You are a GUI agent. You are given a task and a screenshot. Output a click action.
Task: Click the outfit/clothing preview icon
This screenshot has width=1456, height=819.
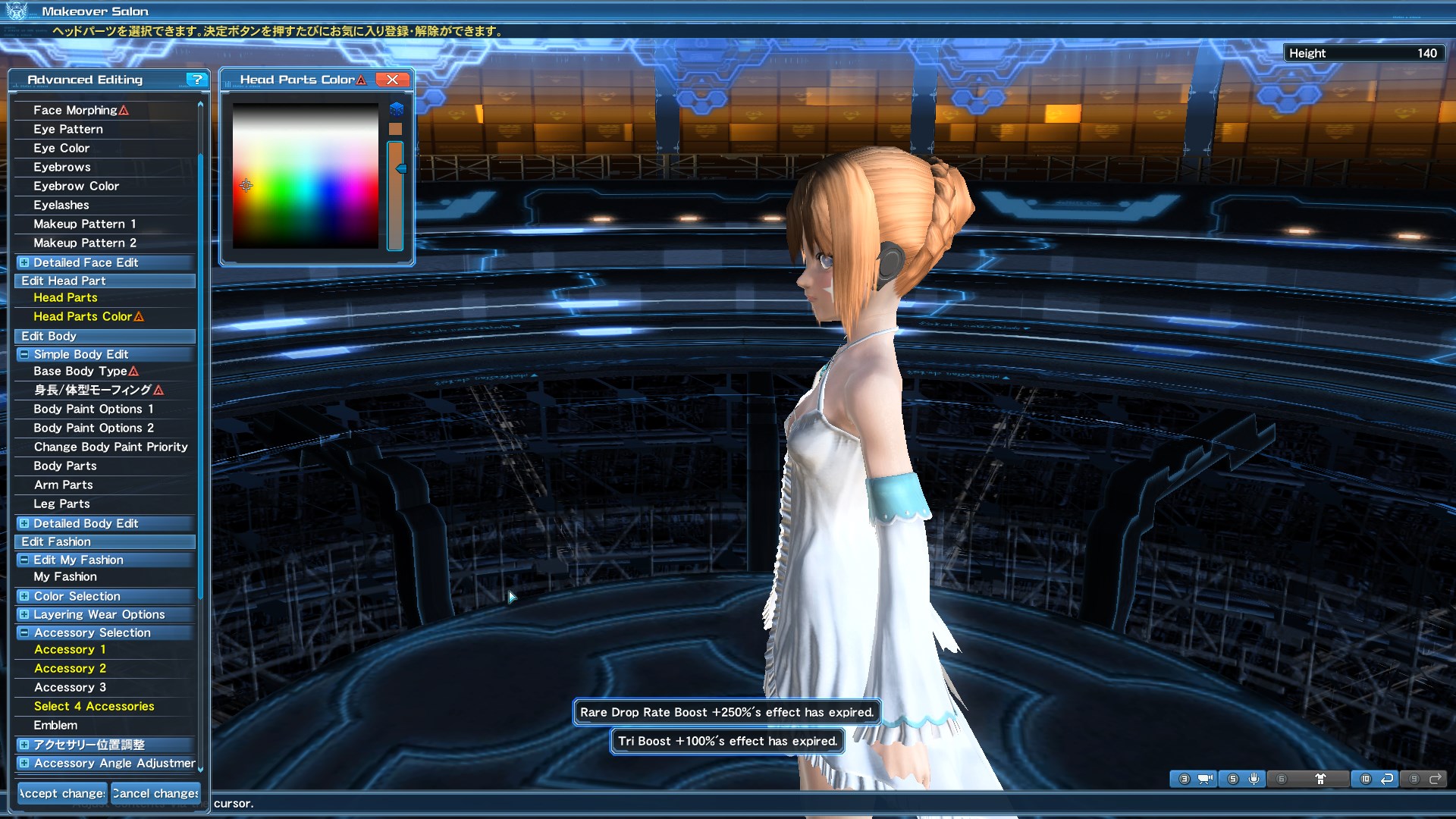coord(1321,778)
